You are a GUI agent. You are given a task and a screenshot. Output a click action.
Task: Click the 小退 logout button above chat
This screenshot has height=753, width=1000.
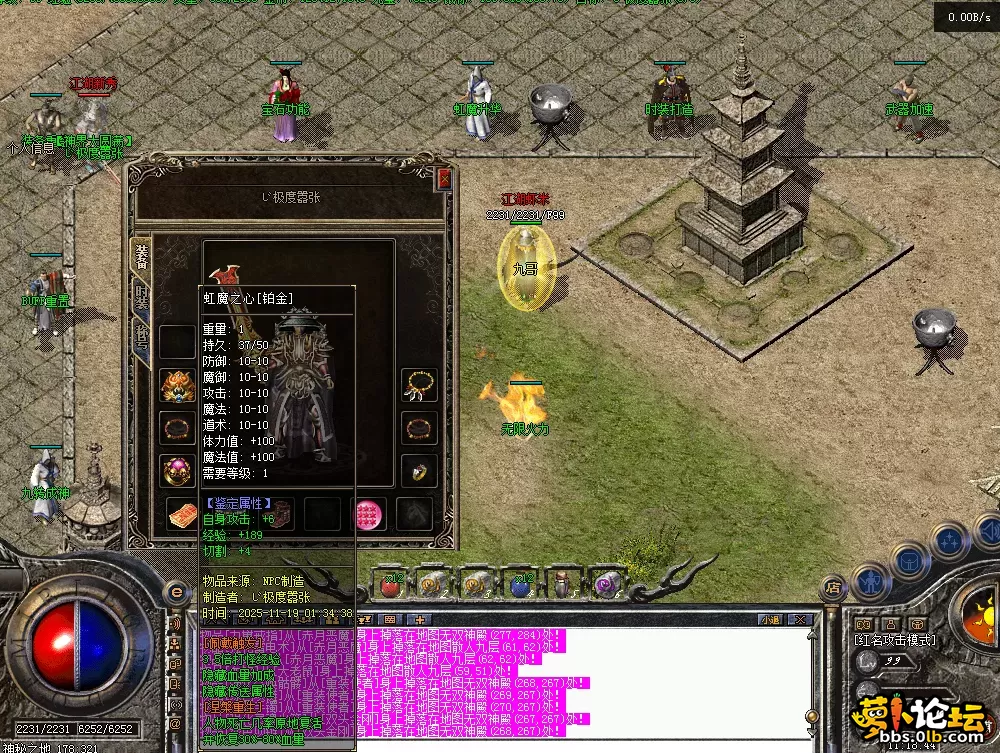pyautogui.click(x=769, y=620)
